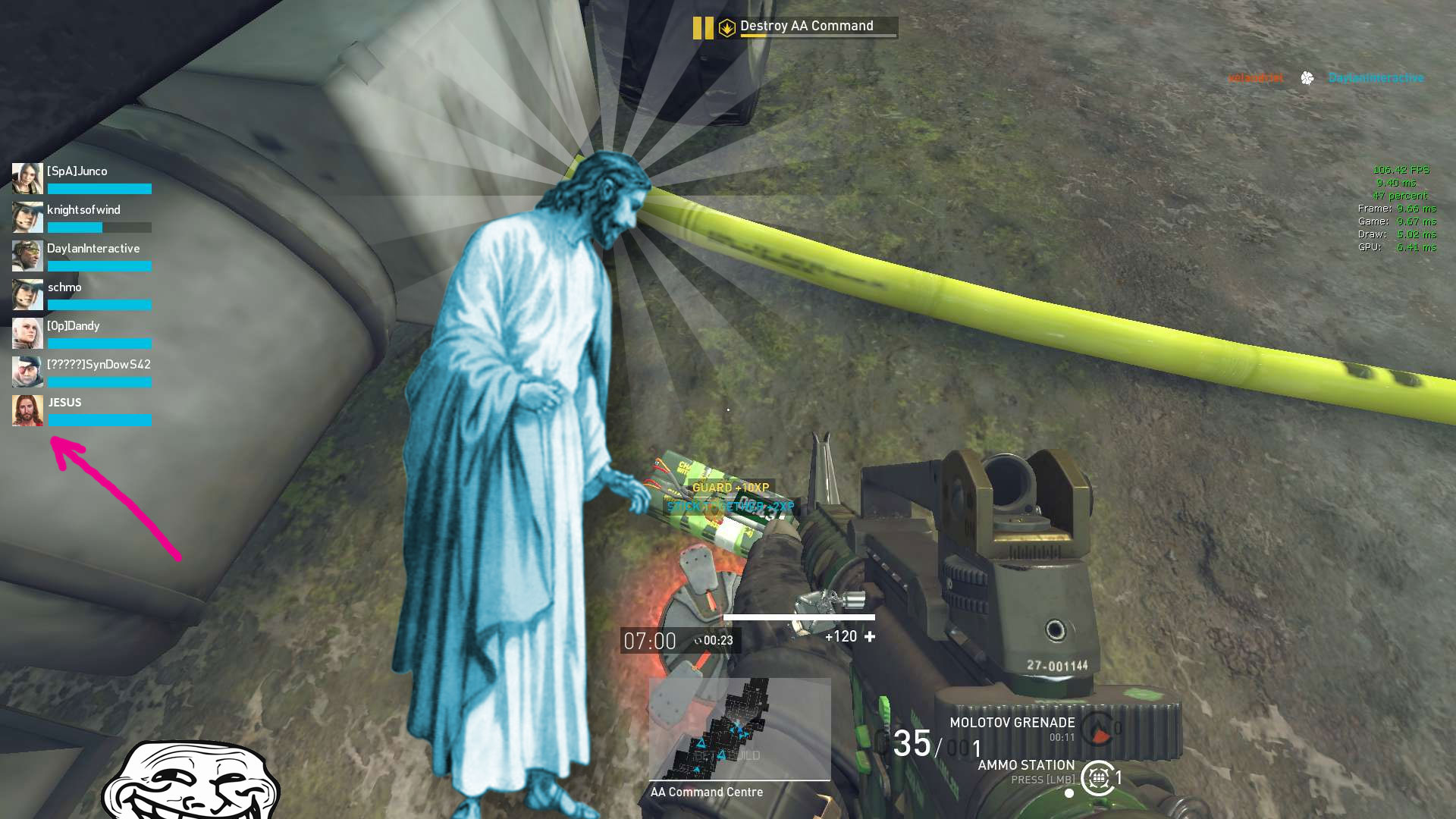1456x819 pixels.
Task: Open the AA Command Centre minimap
Action: [x=739, y=730]
